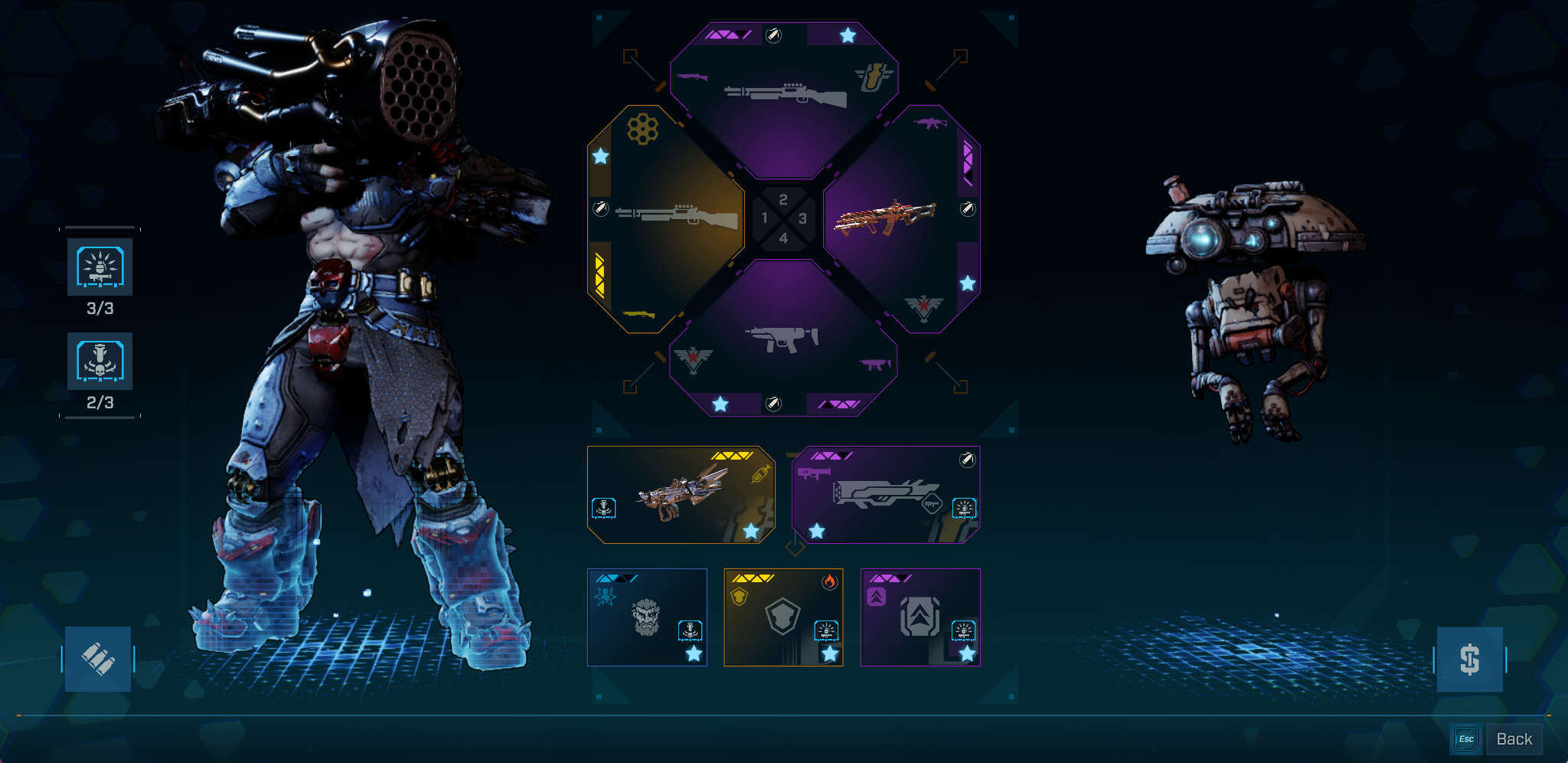Click the 3/3 set bonus icon
The width and height of the screenshot is (1568, 763).
click(x=100, y=267)
